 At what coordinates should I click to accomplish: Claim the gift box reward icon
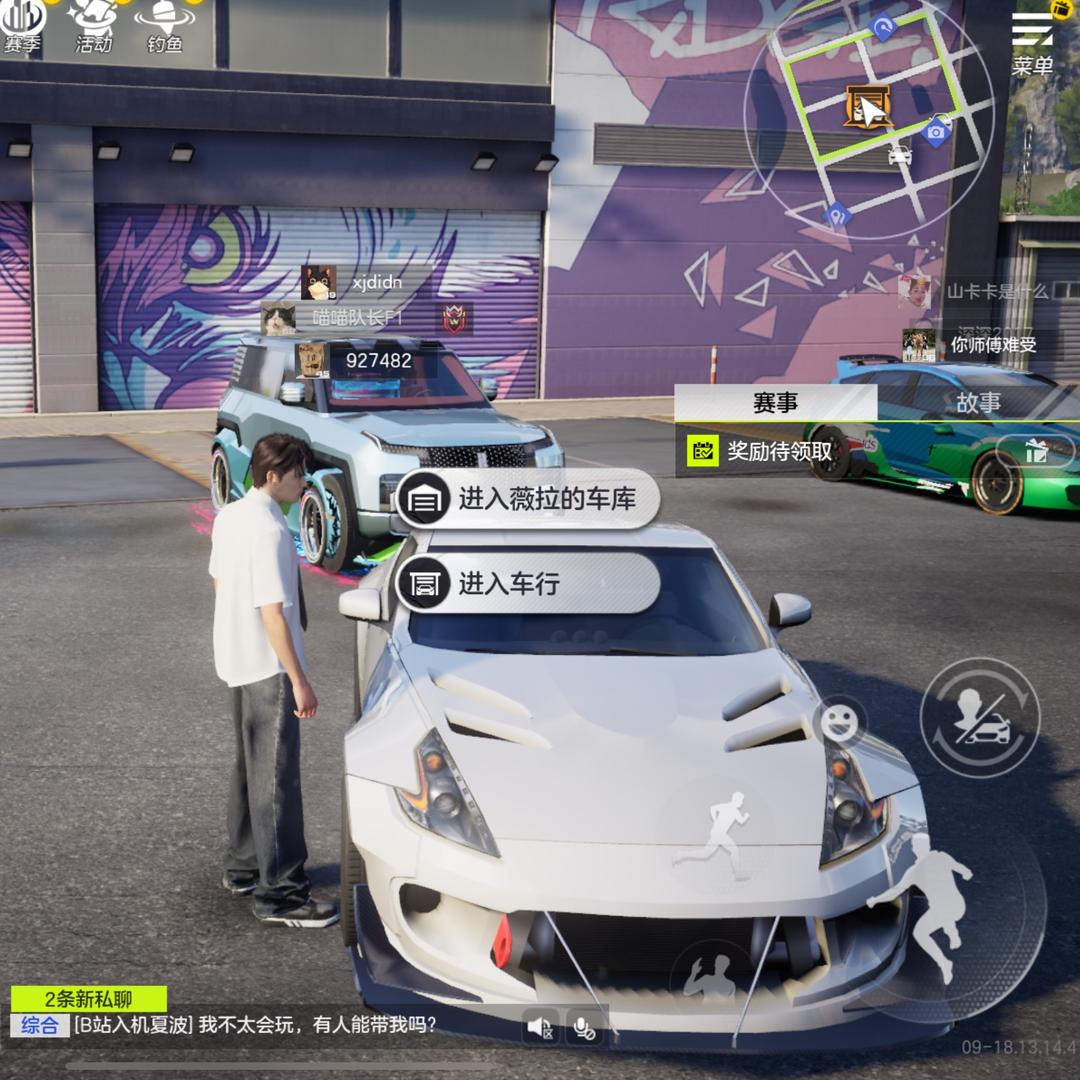coord(1036,451)
